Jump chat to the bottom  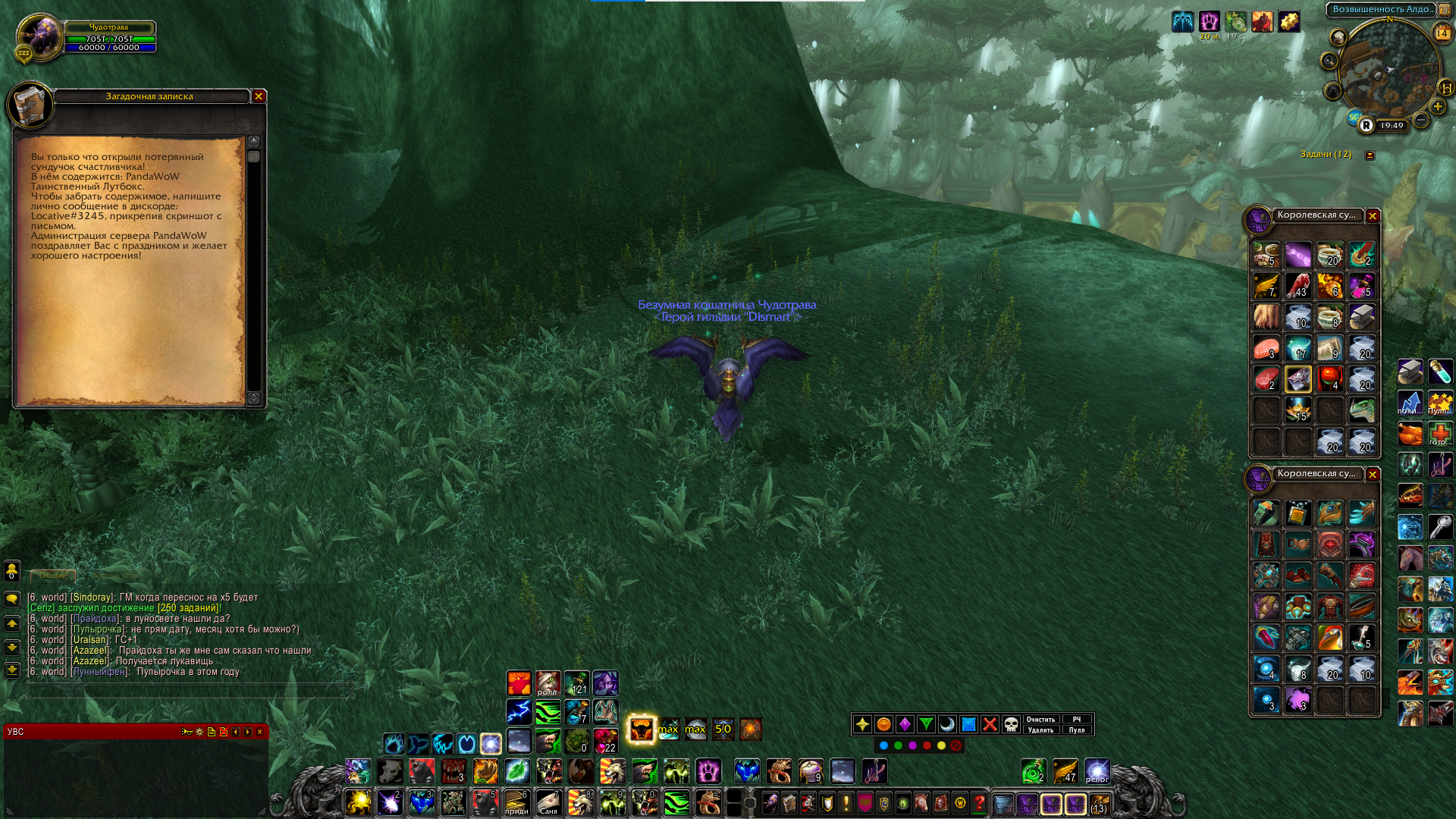12,670
